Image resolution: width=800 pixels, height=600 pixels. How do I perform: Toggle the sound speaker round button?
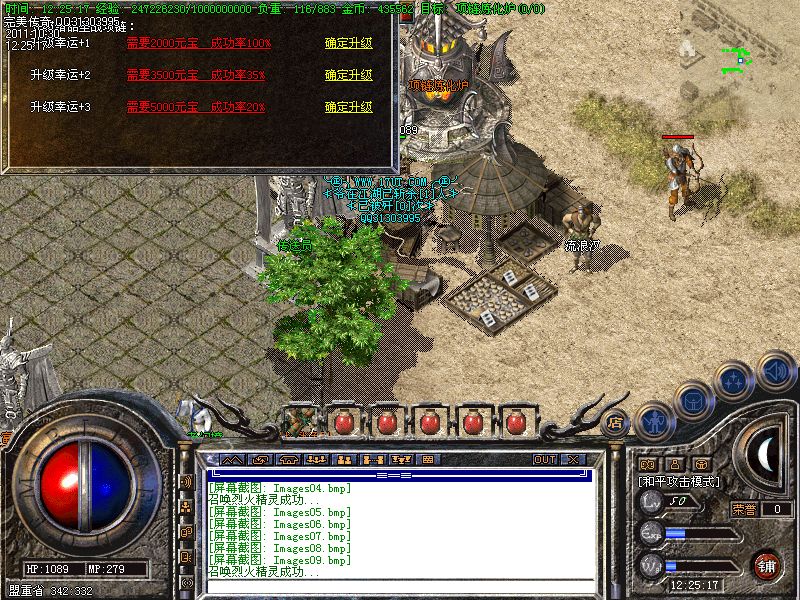[775, 371]
